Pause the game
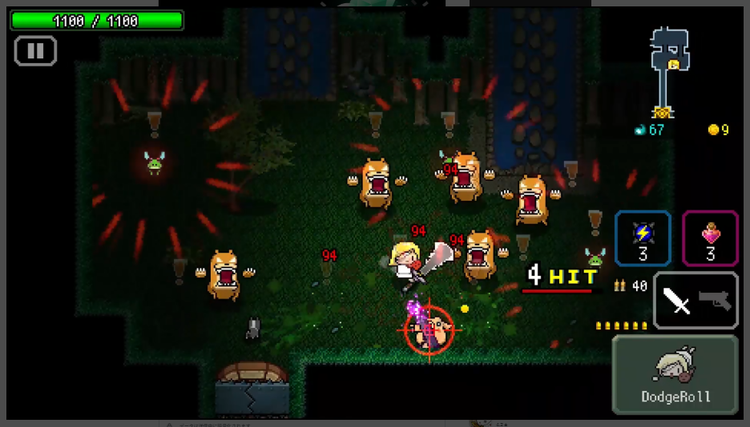 pyautogui.click(x=35, y=50)
